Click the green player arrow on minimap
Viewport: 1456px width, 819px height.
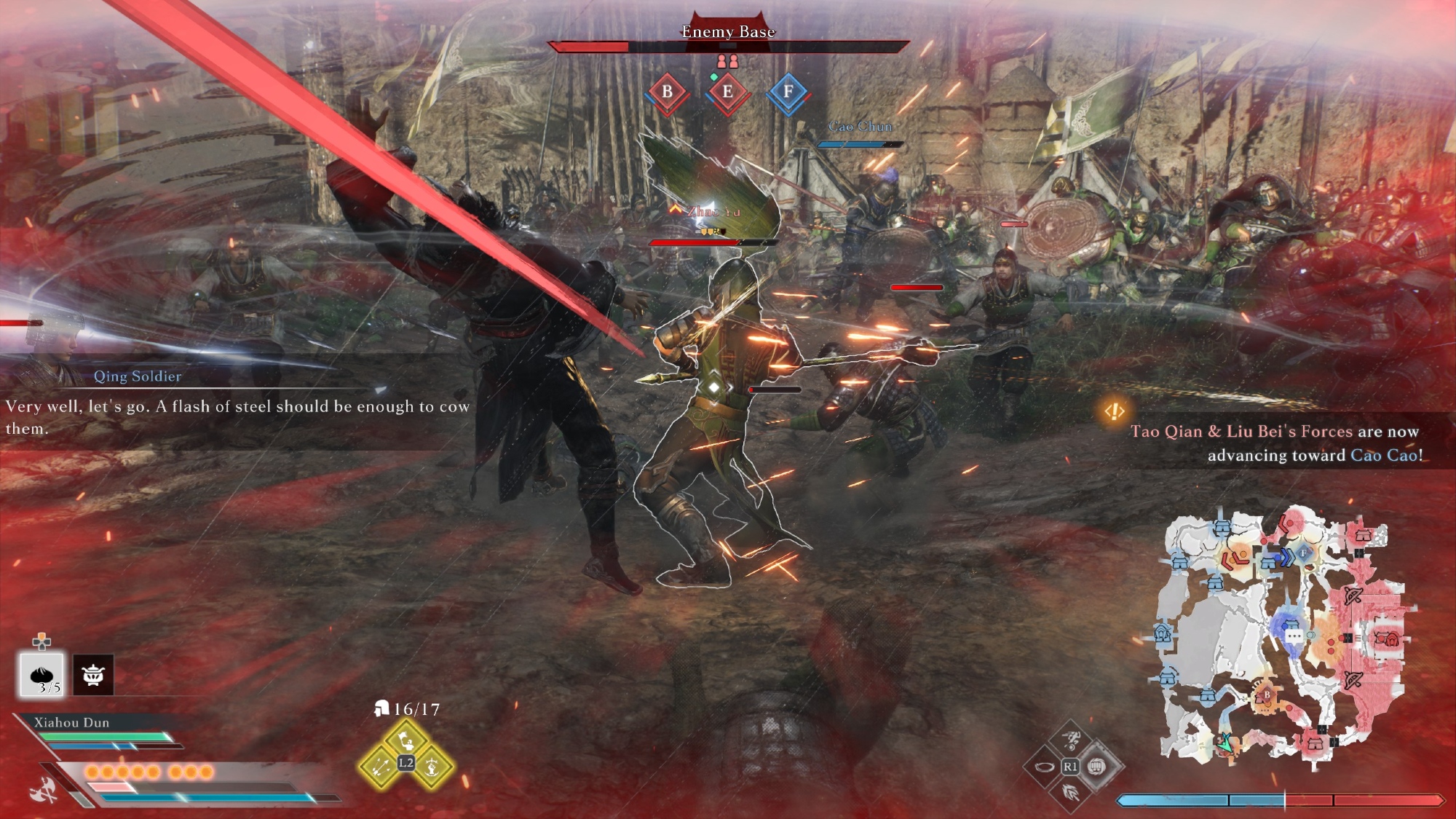point(1225,743)
